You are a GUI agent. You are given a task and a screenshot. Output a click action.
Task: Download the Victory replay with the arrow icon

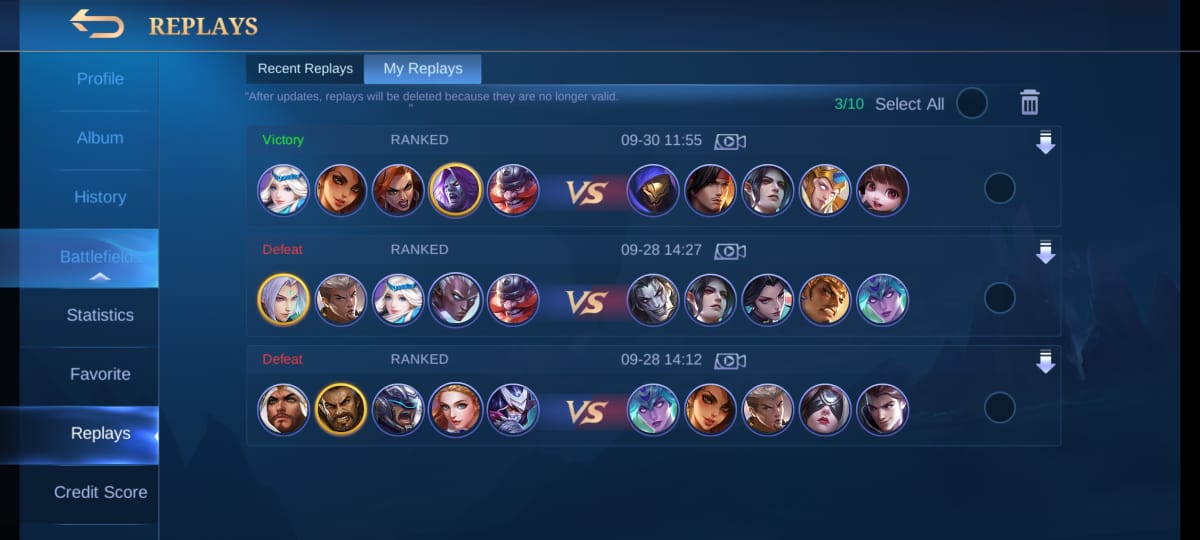(1045, 143)
